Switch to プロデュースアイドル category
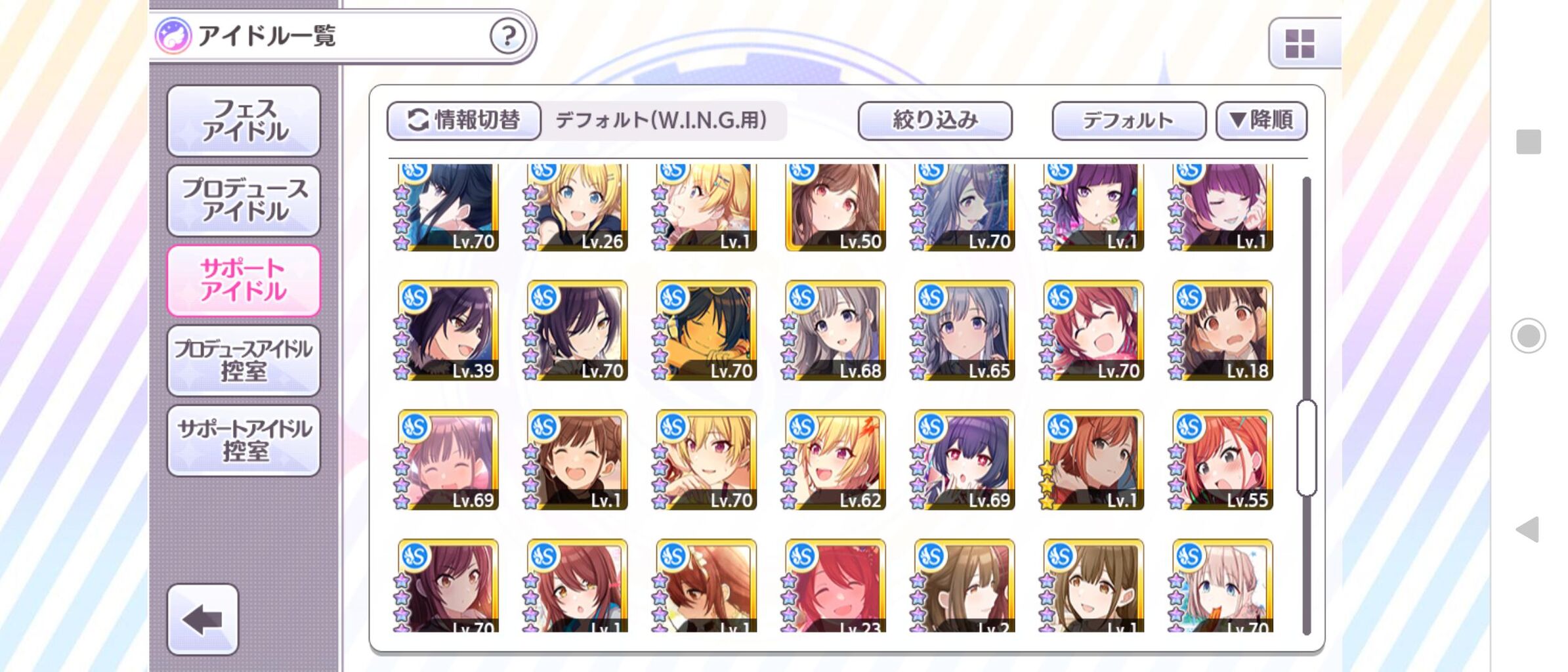 [x=244, y=199]
